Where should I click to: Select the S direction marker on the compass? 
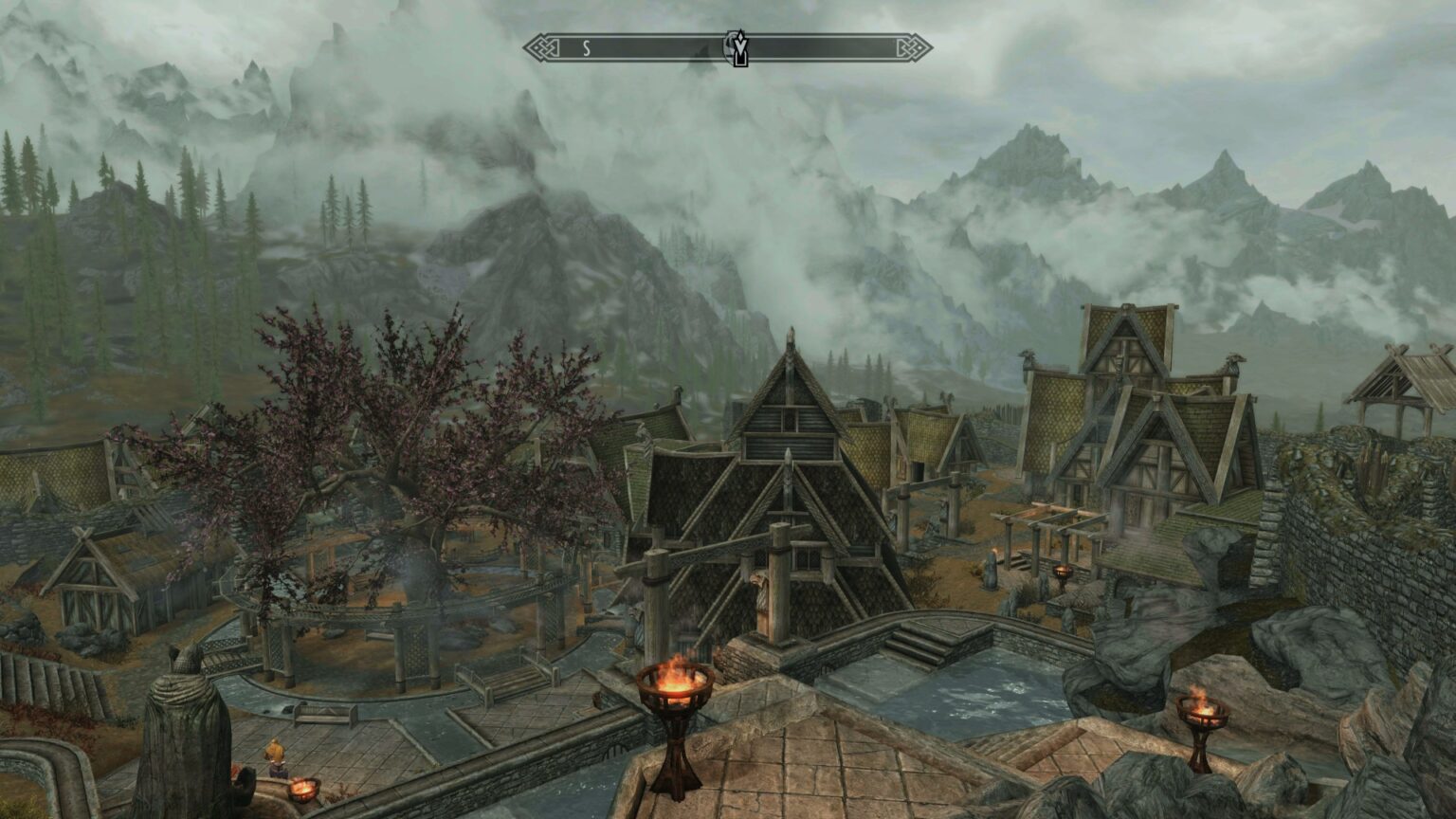tap(588, 46)
